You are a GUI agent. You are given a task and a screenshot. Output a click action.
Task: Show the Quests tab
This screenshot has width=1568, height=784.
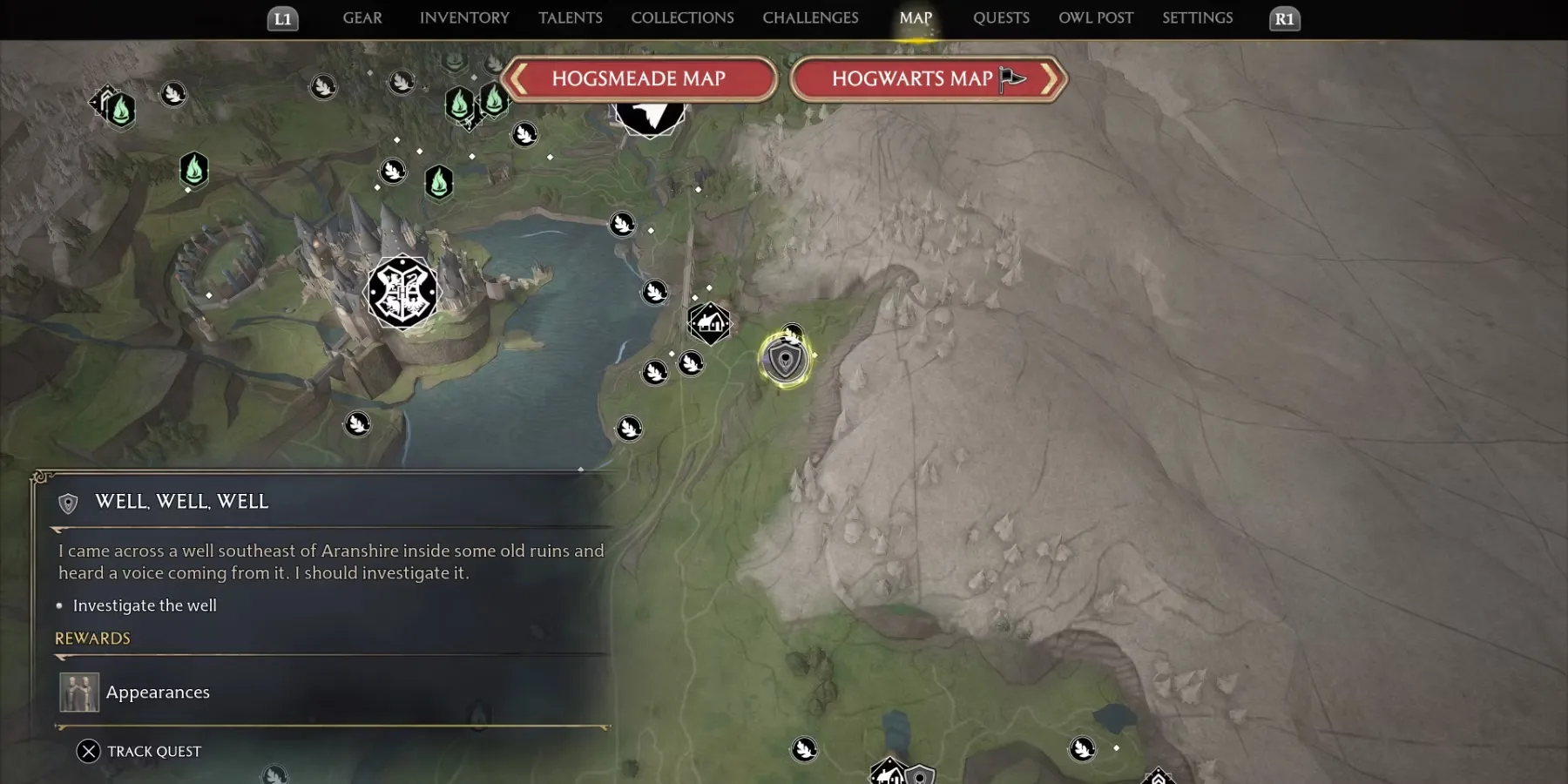(x=1001, y=18)
